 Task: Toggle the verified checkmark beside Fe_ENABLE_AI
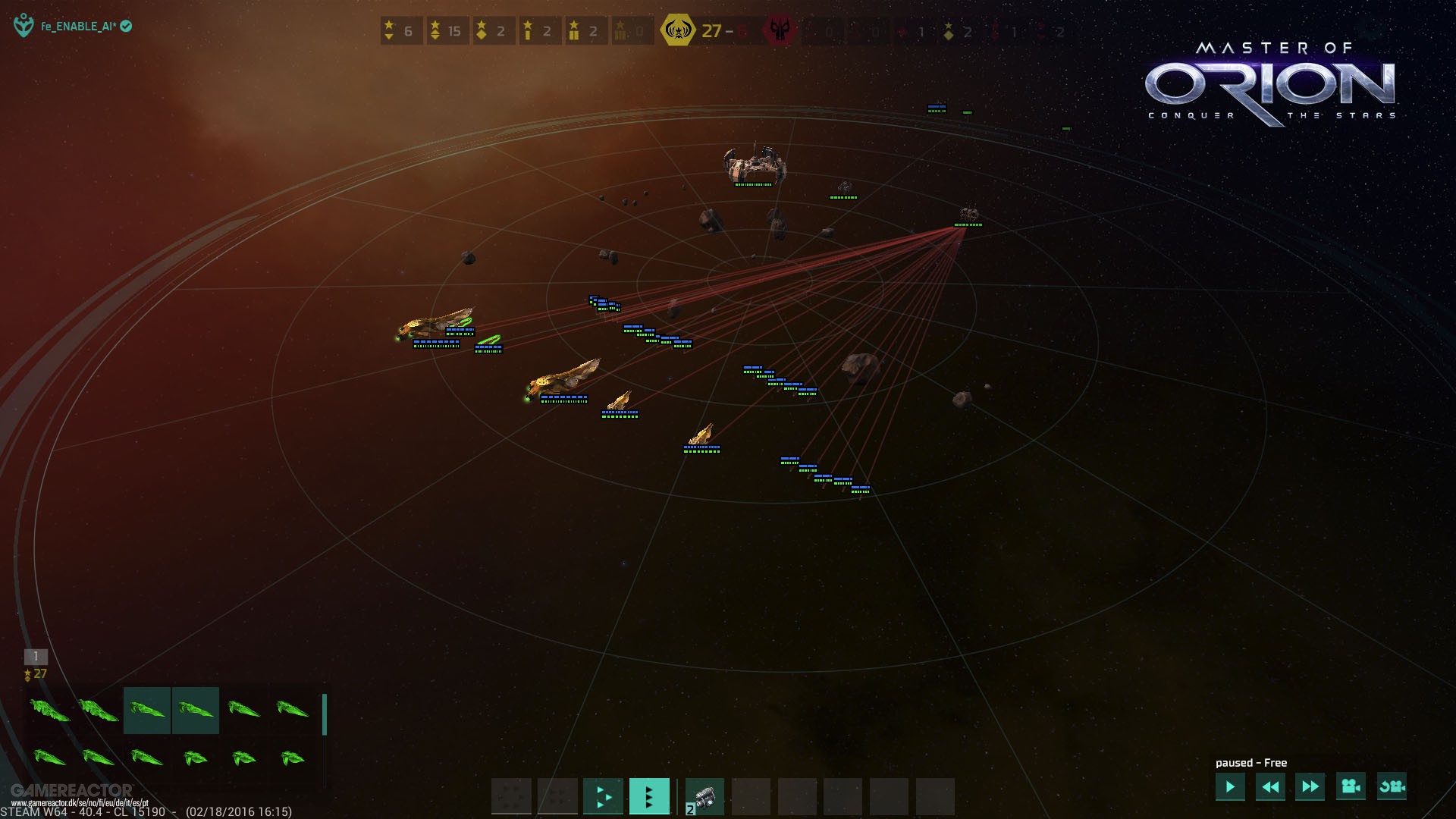[x=127, y=24]
